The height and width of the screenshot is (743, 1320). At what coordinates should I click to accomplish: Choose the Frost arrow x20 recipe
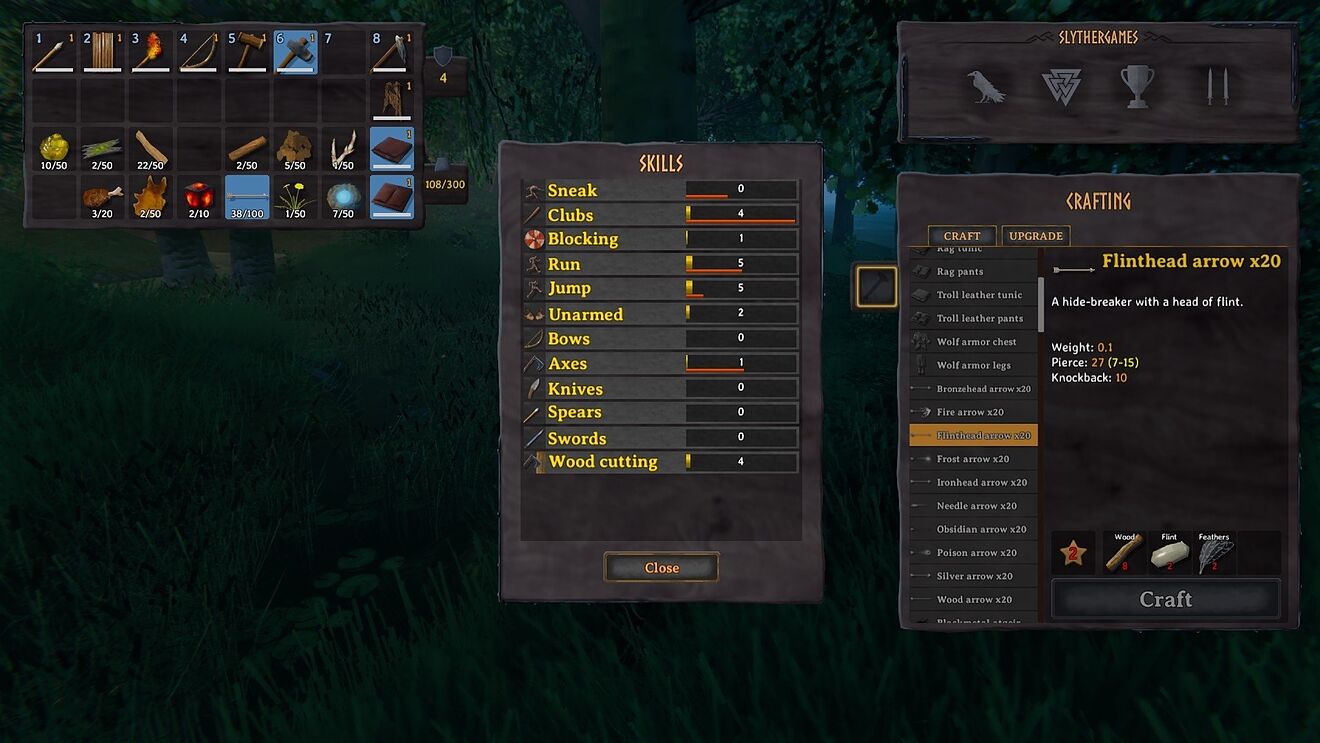(x=973, y=459)
